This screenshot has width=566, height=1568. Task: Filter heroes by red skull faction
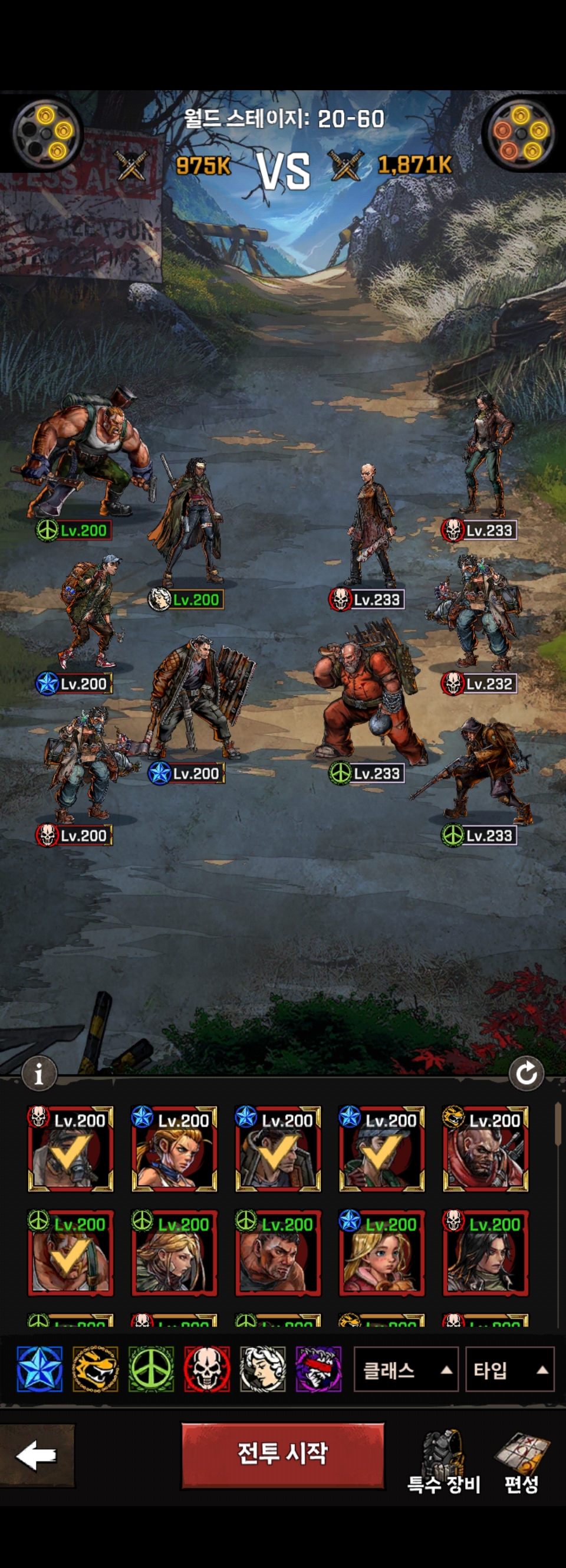[207, 1370]
